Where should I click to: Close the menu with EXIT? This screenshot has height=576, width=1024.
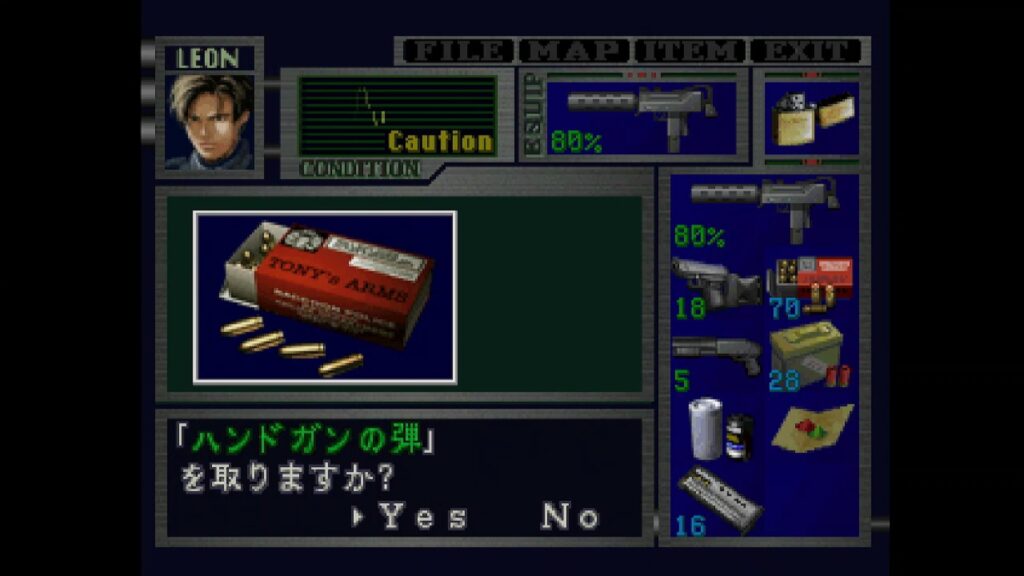click(806, 51)
